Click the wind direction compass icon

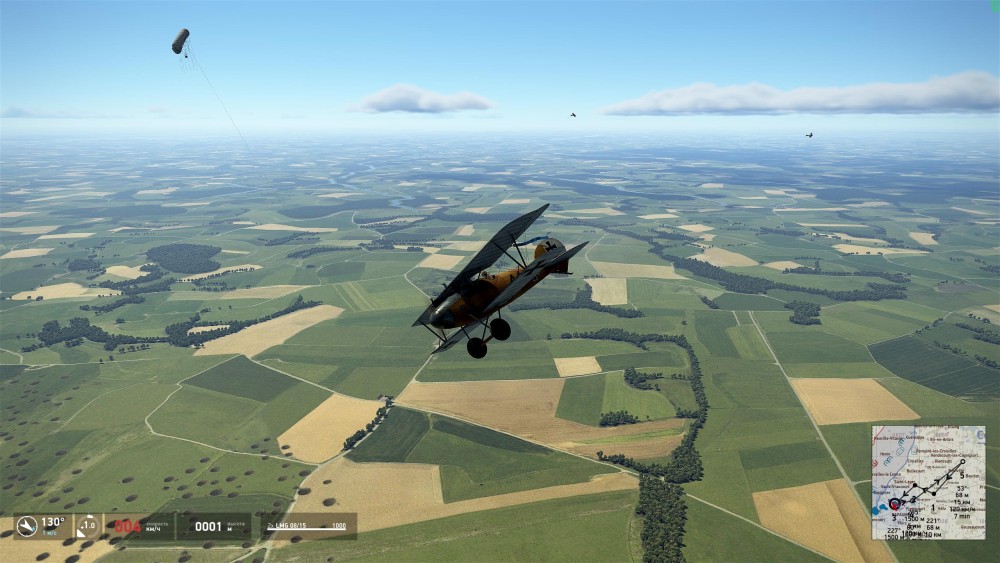[27, 526]
